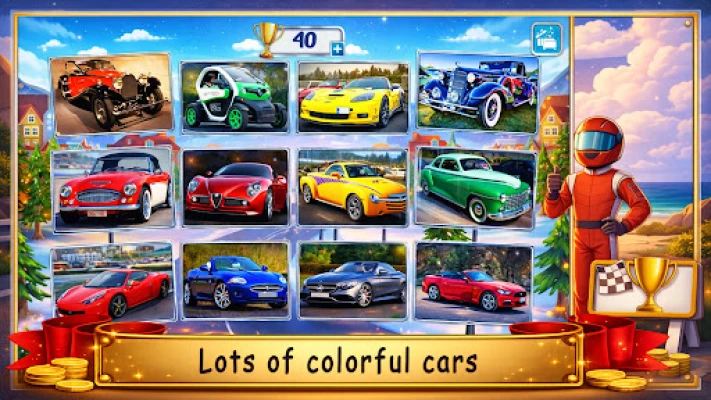The image size is (711, 400).
Task: Choose the white and green micro car picture
Action: point(235,97)
